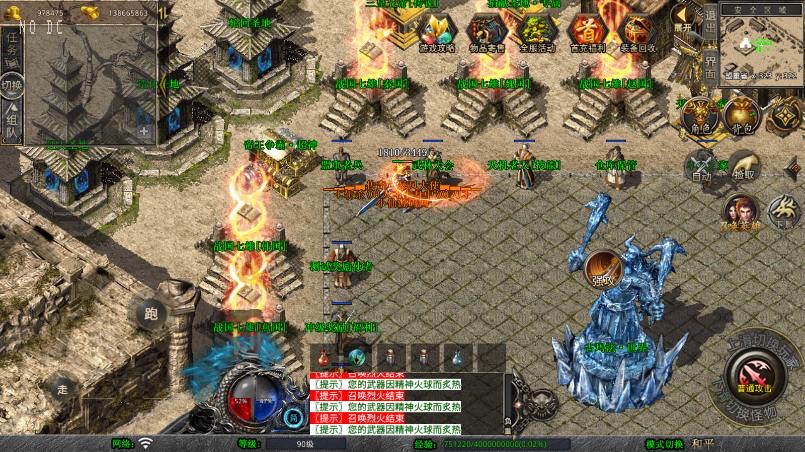Open the 全服活动 server events icon
This screenshot has width=805, height=452.
[x=536, y=30]
